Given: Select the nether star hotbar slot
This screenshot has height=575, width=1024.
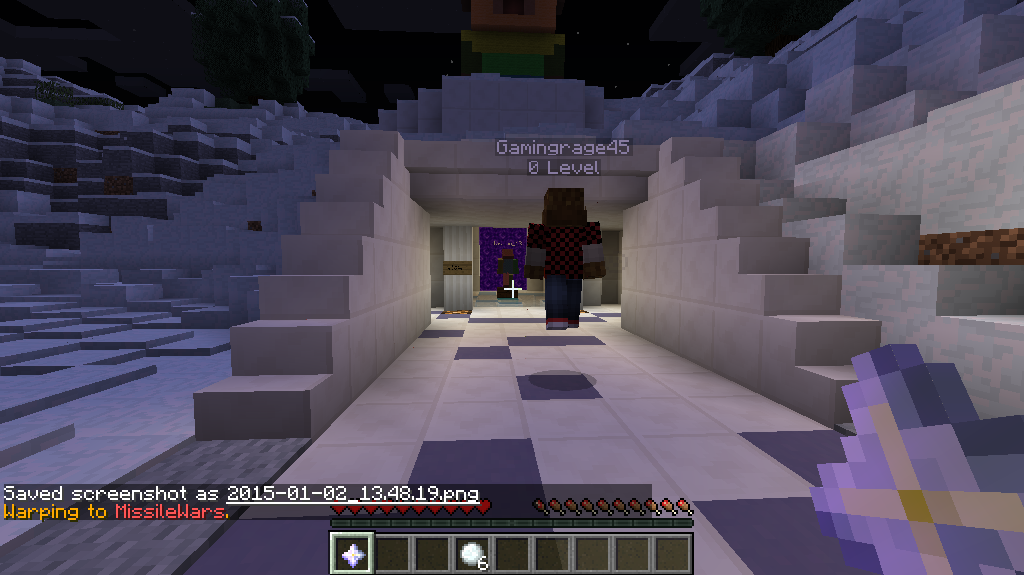Looking at the screenshot, I should coord(352,553).
